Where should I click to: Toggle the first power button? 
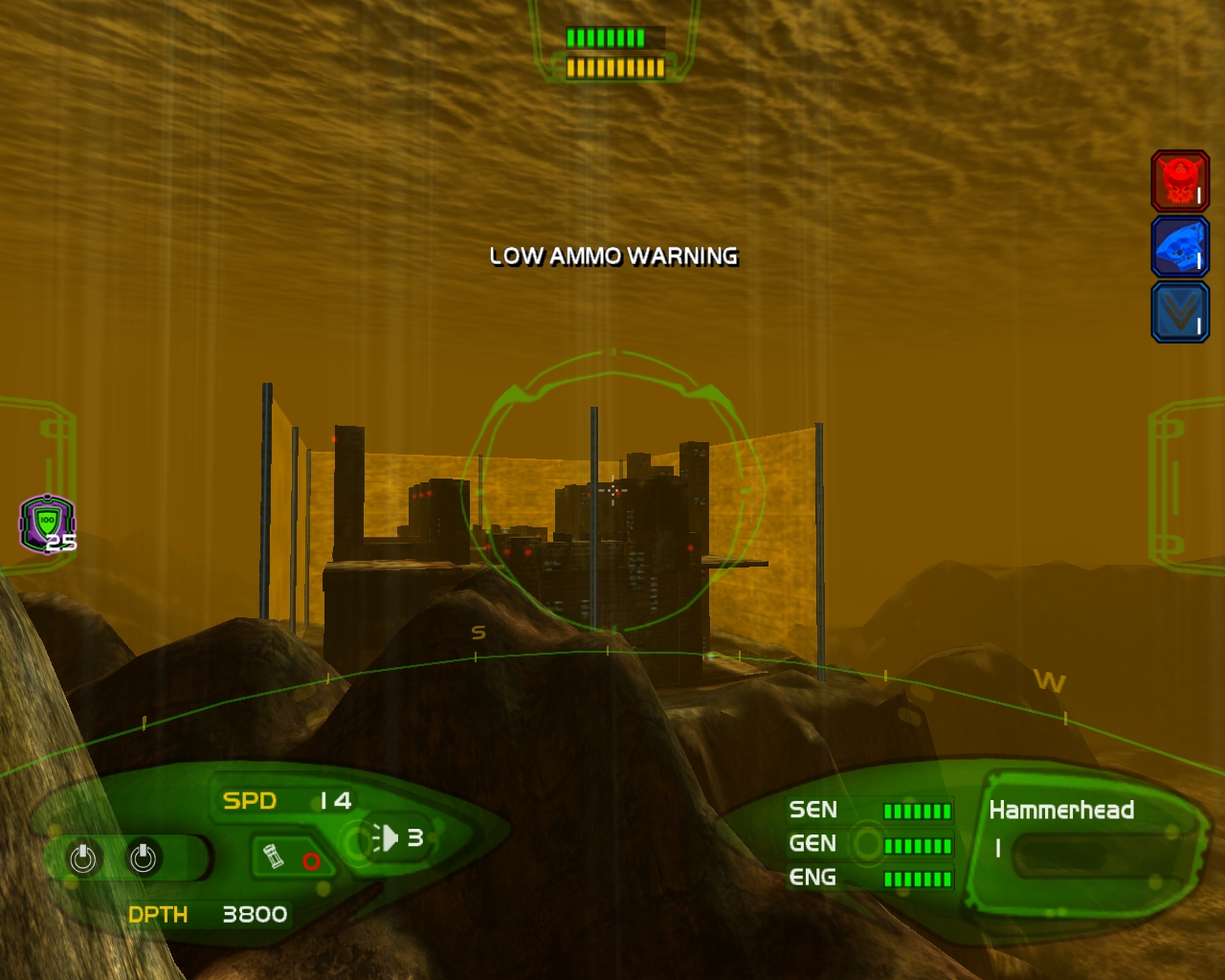[83, 857]
